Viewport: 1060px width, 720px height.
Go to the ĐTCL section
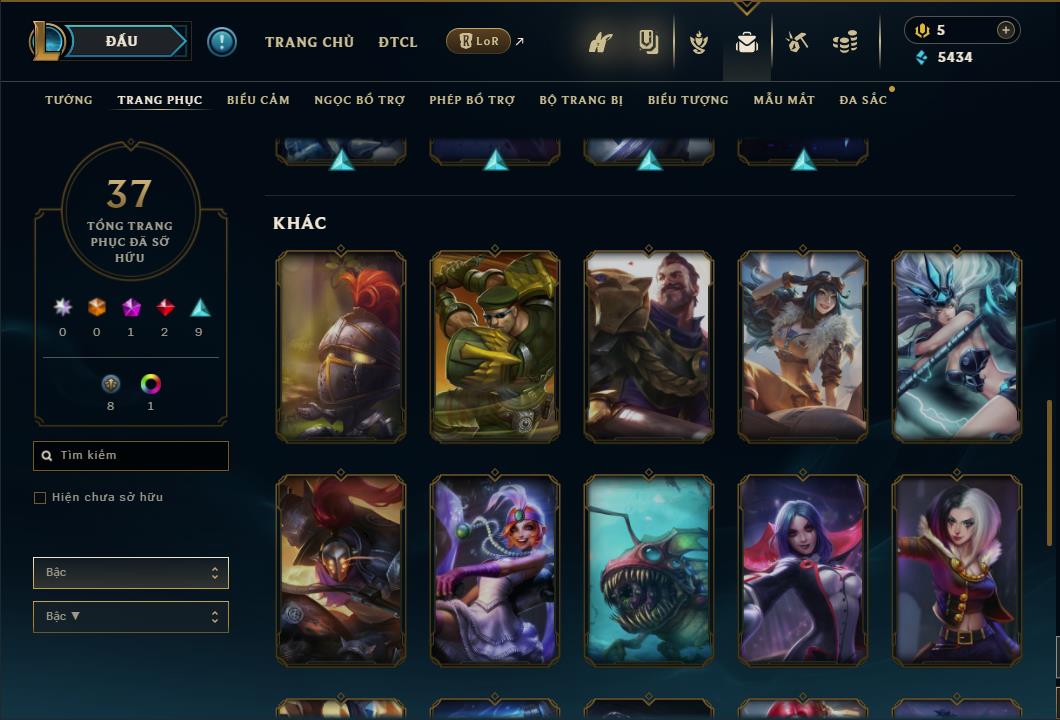(398, 42)
